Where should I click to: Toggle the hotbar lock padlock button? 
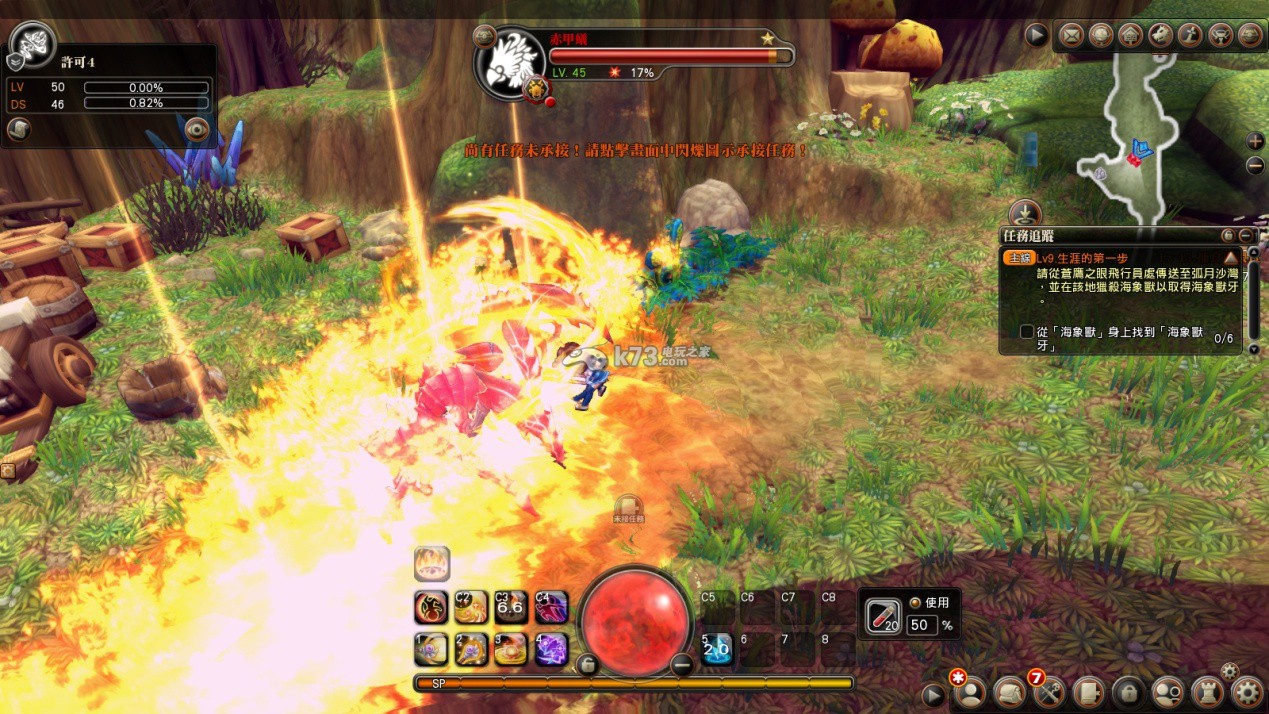[x=588, y=664]
